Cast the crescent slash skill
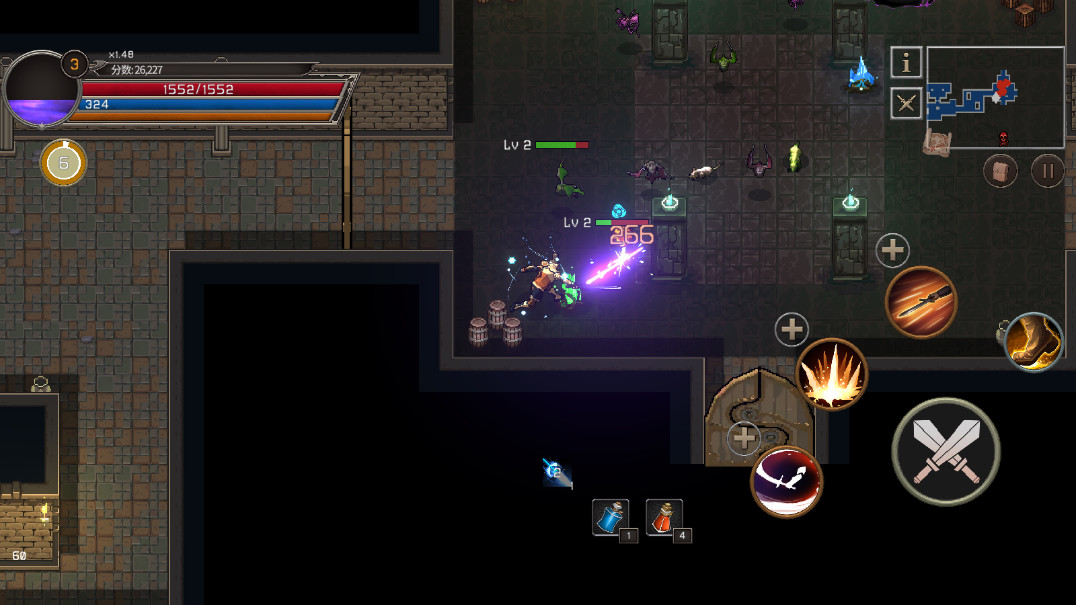This screenshot has width=1076, height=605. pyautogui.click(x=786, y=481)
